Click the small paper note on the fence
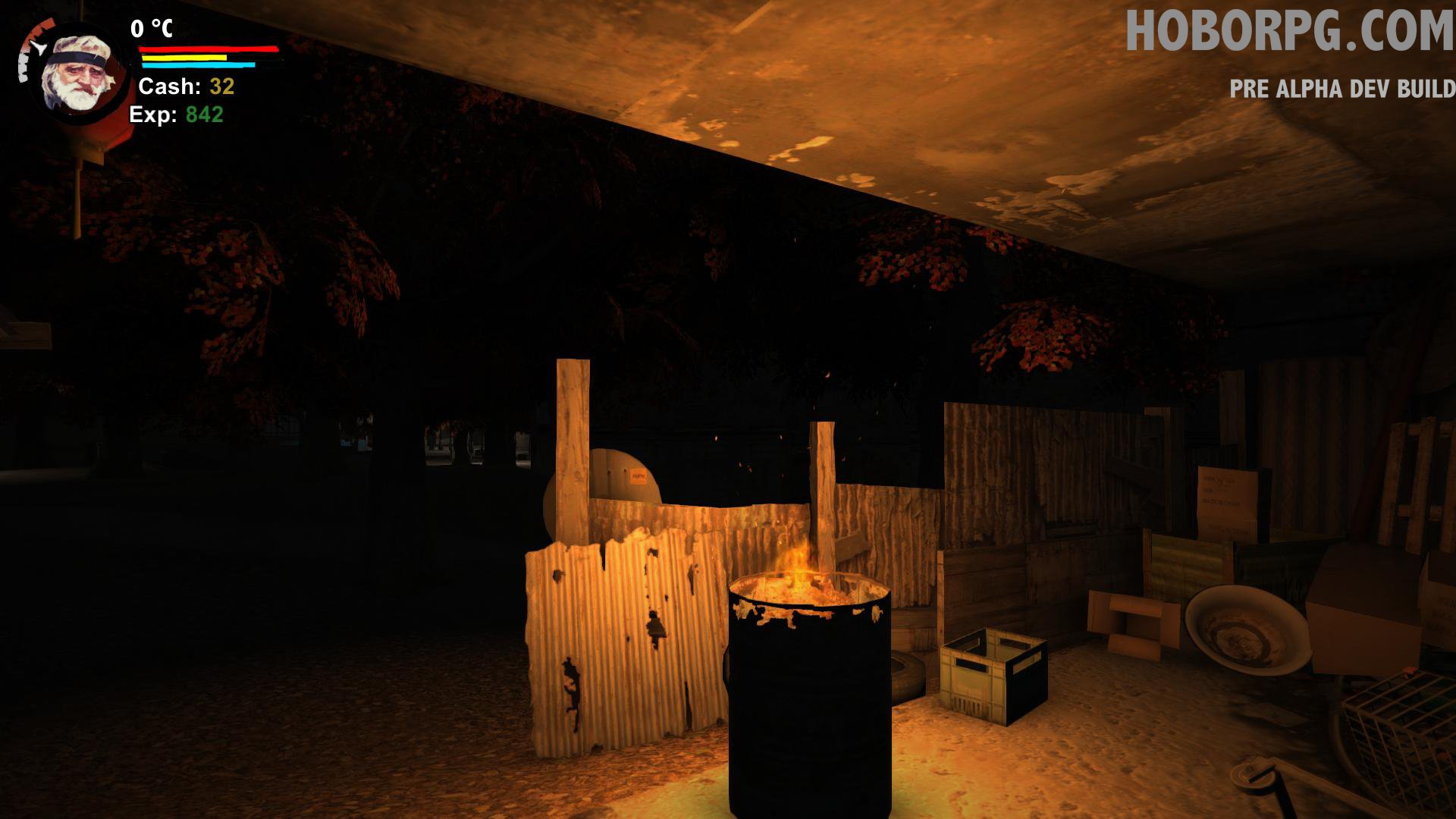Viewport: 1456px width, 819px height. point(639,477)
